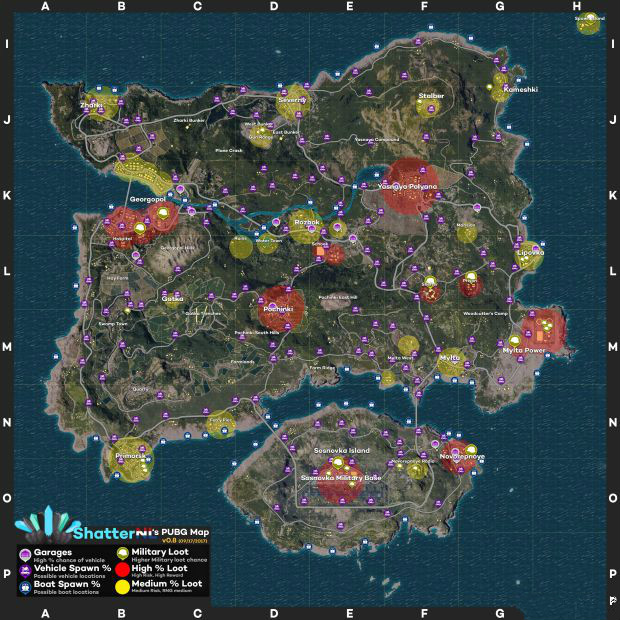
Task: Click the Severny medium loot zone
Action: click(x=293, y=101)
